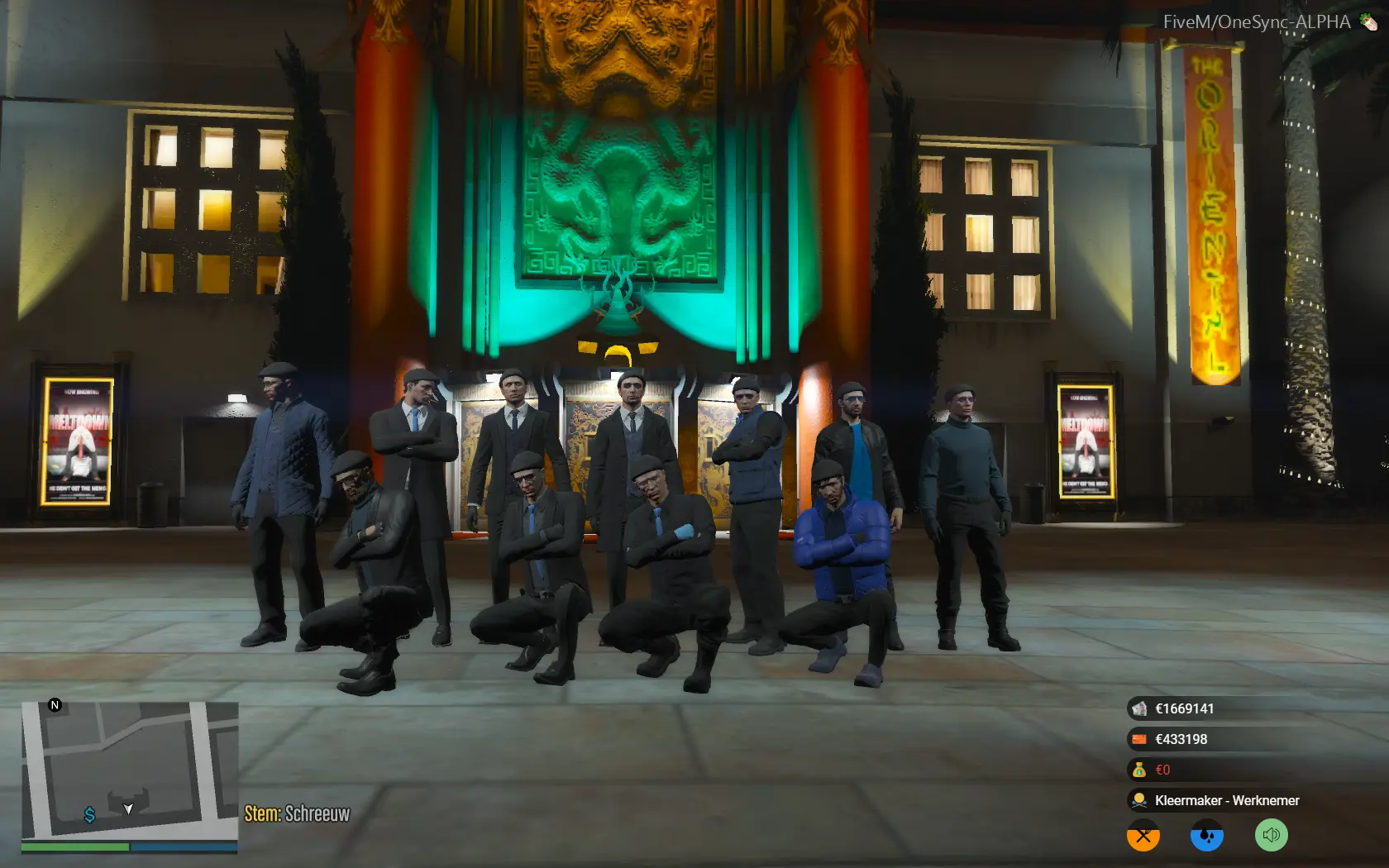This screenshot has width=1389, height=868.
Task: Click the cash banknotes icon beside €1669141
Action: coord(1141,708)
